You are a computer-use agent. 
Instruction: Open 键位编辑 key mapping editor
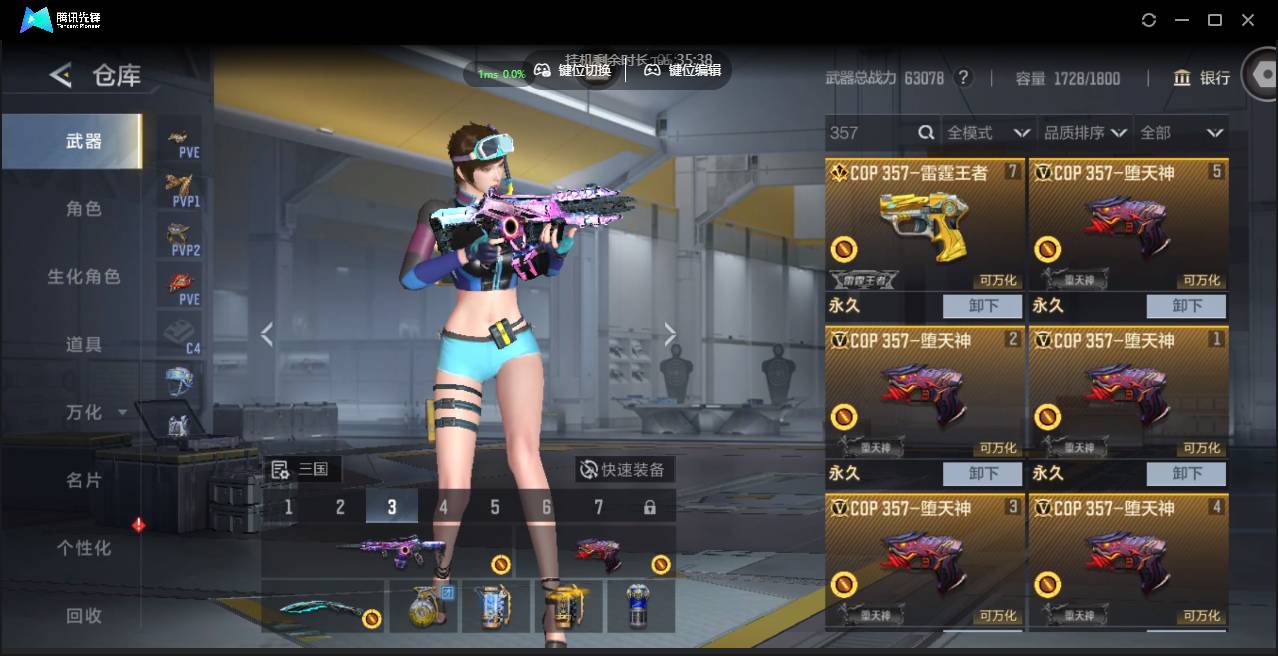[x=683, y=70]
